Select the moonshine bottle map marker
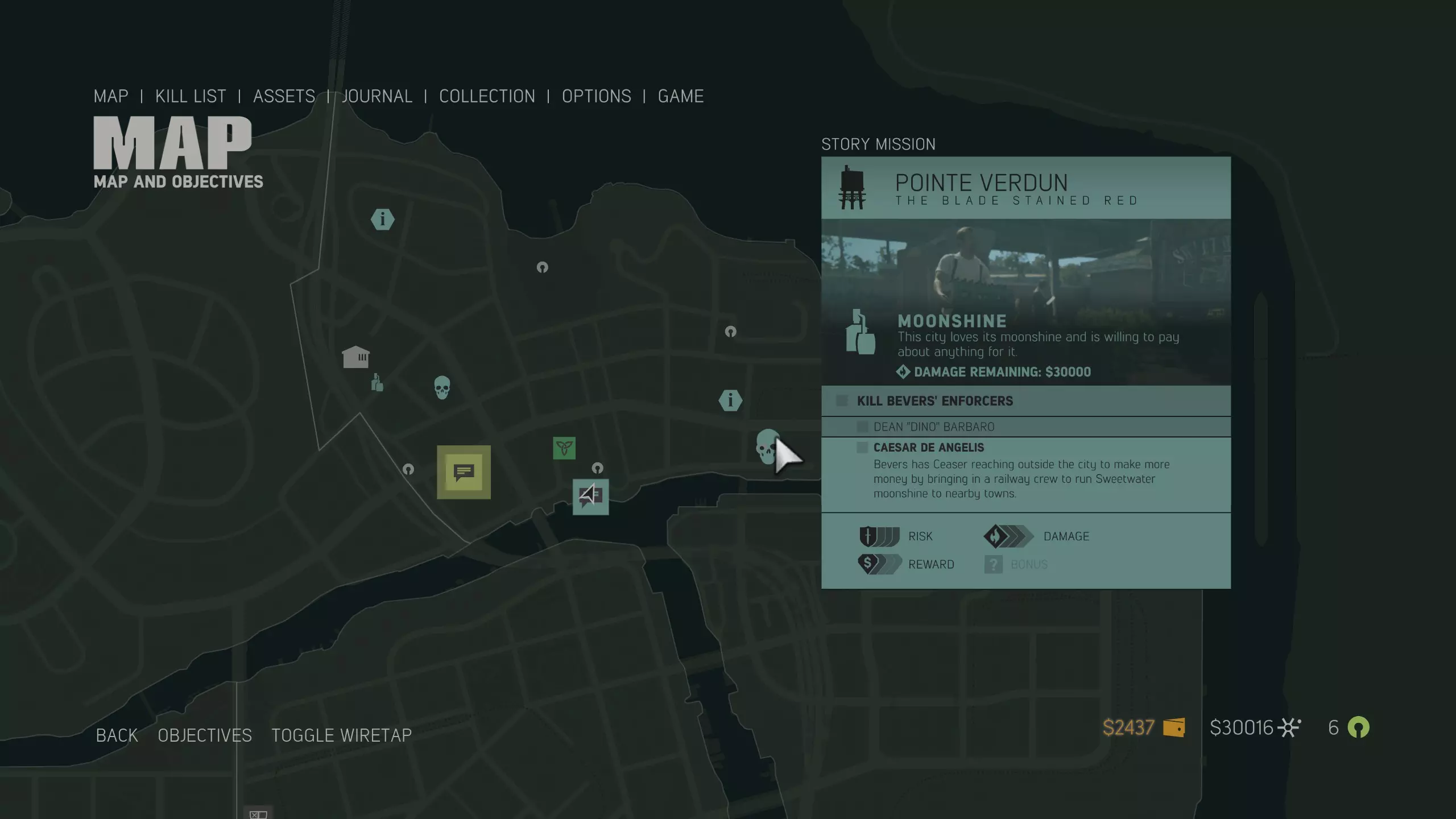Viewport: 1456px width, 819px height. click(x=377, y=383)
